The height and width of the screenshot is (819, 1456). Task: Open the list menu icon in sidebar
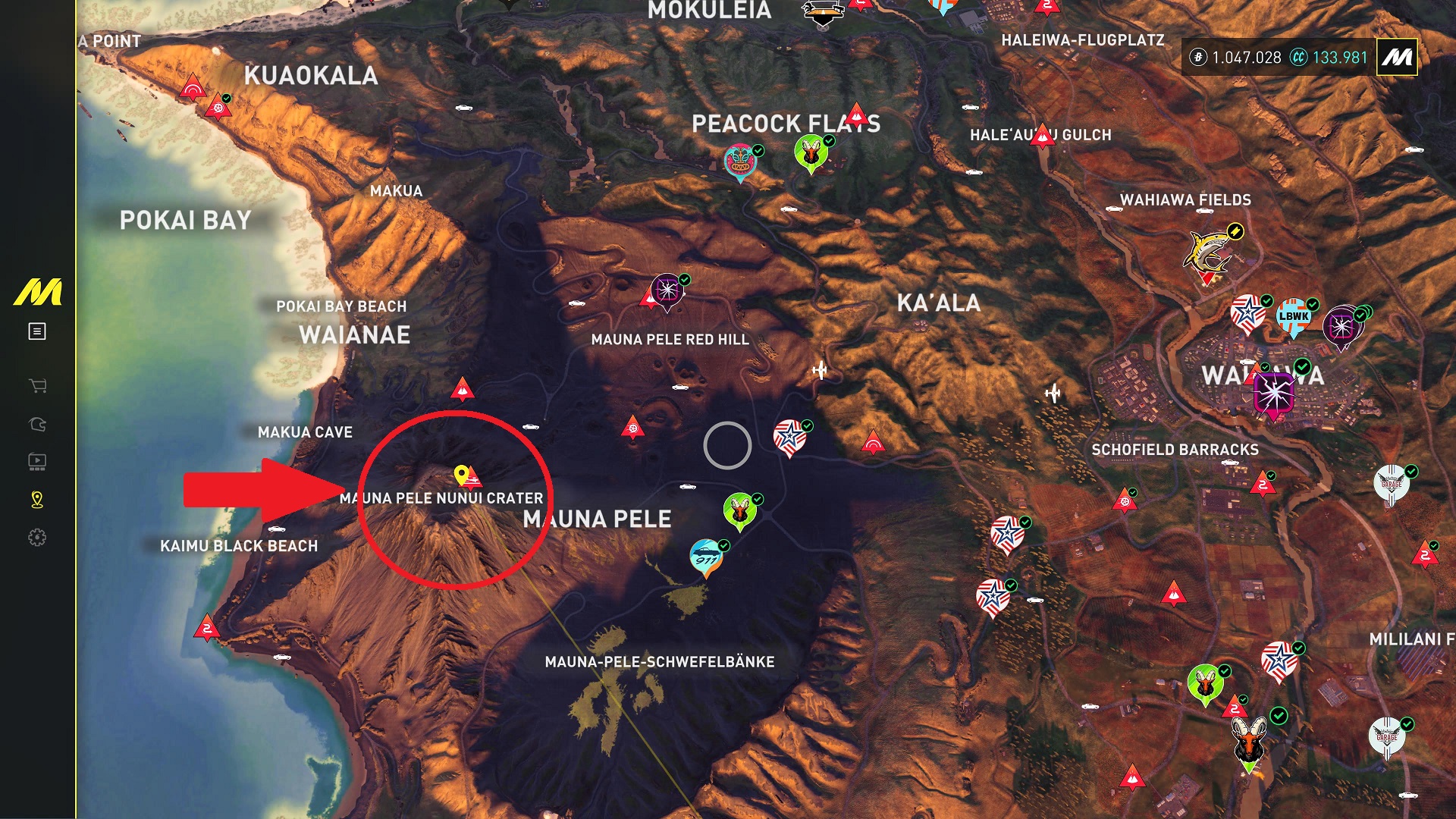click(x=37, y=331)
